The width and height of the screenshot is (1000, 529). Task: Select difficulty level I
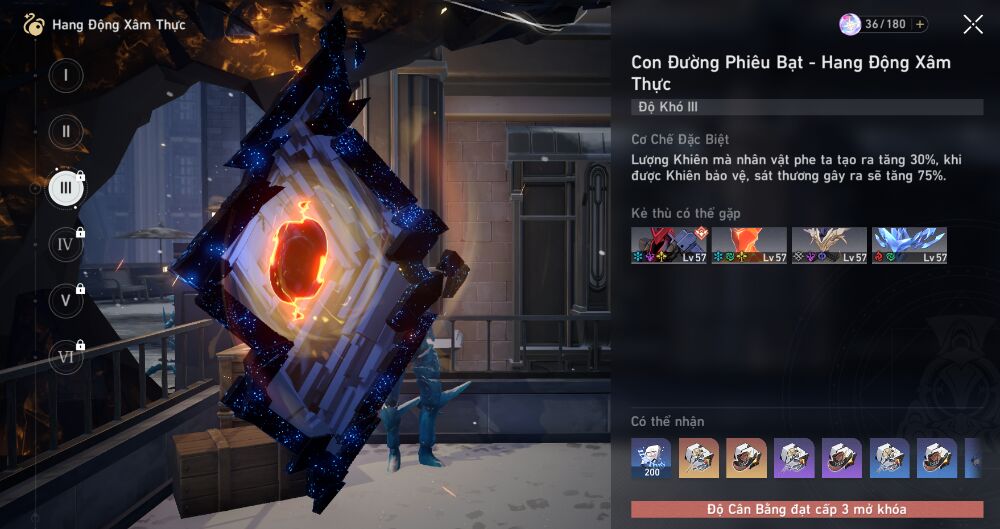click(x=66, y=76)
